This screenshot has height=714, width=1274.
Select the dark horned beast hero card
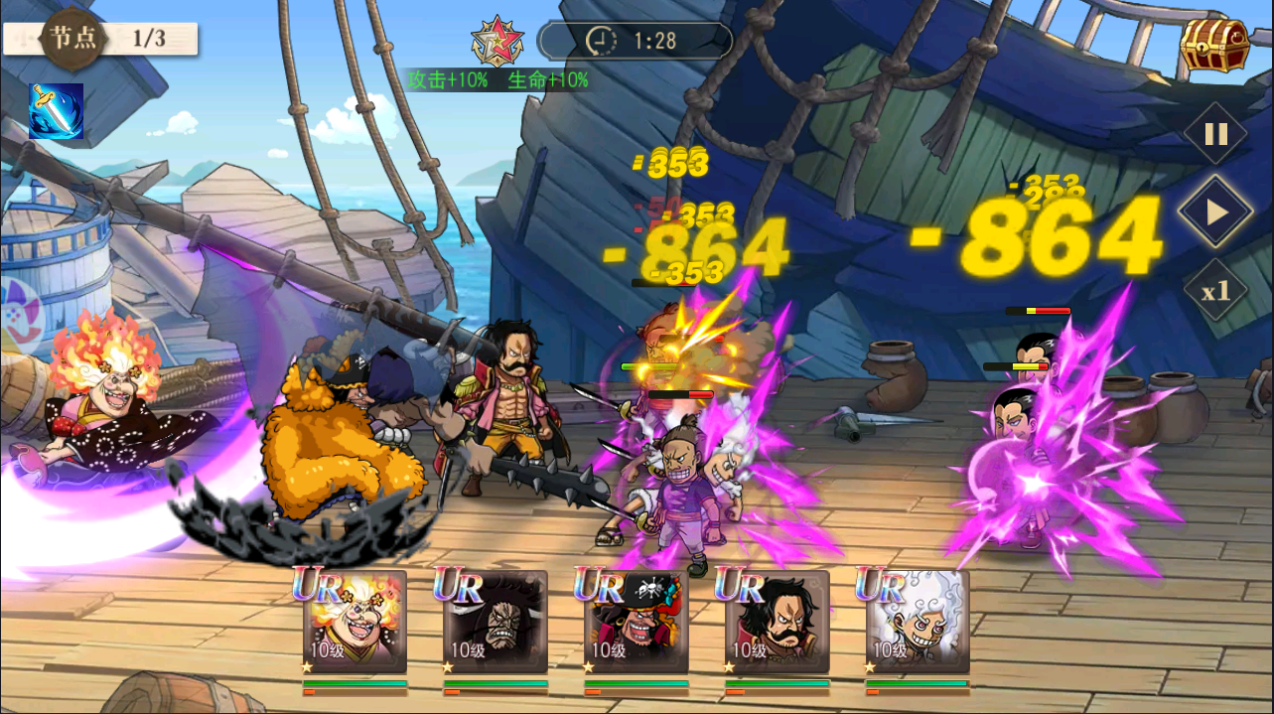(496, 621)
